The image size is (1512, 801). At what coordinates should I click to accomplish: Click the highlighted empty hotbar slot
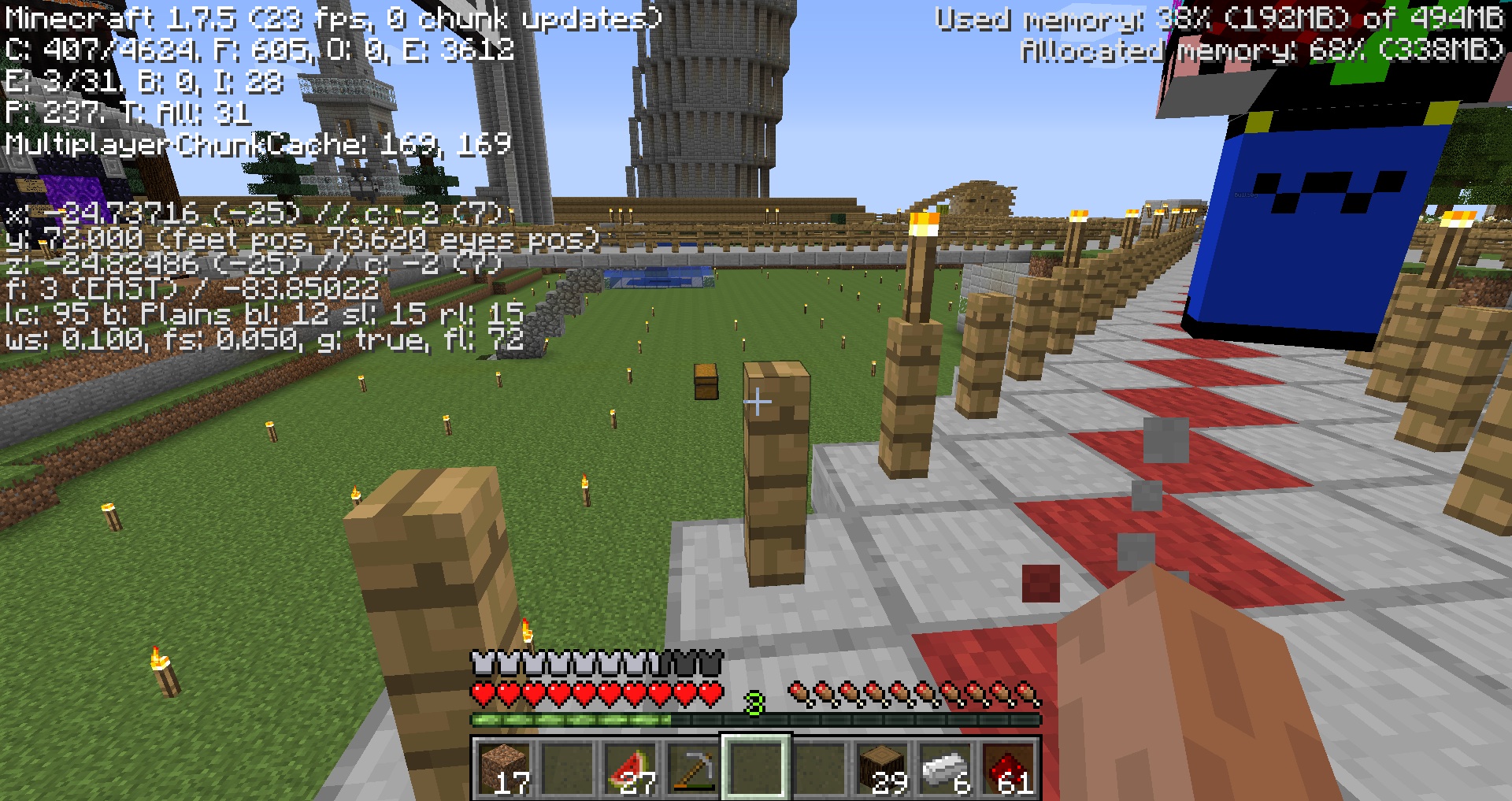click(x=756, y=768)
